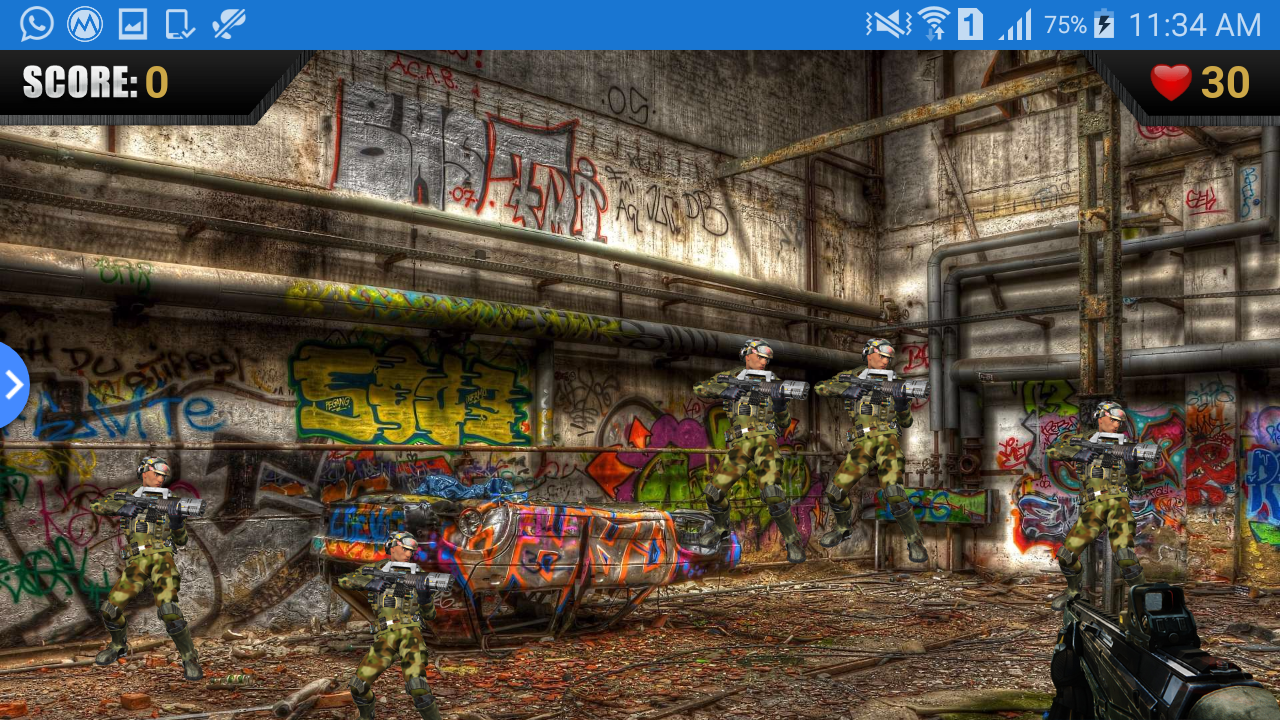Tap the screenshot-saved checkmark notification icon
Viewport: 1280px width, 720px height.
tap(181, 22)
